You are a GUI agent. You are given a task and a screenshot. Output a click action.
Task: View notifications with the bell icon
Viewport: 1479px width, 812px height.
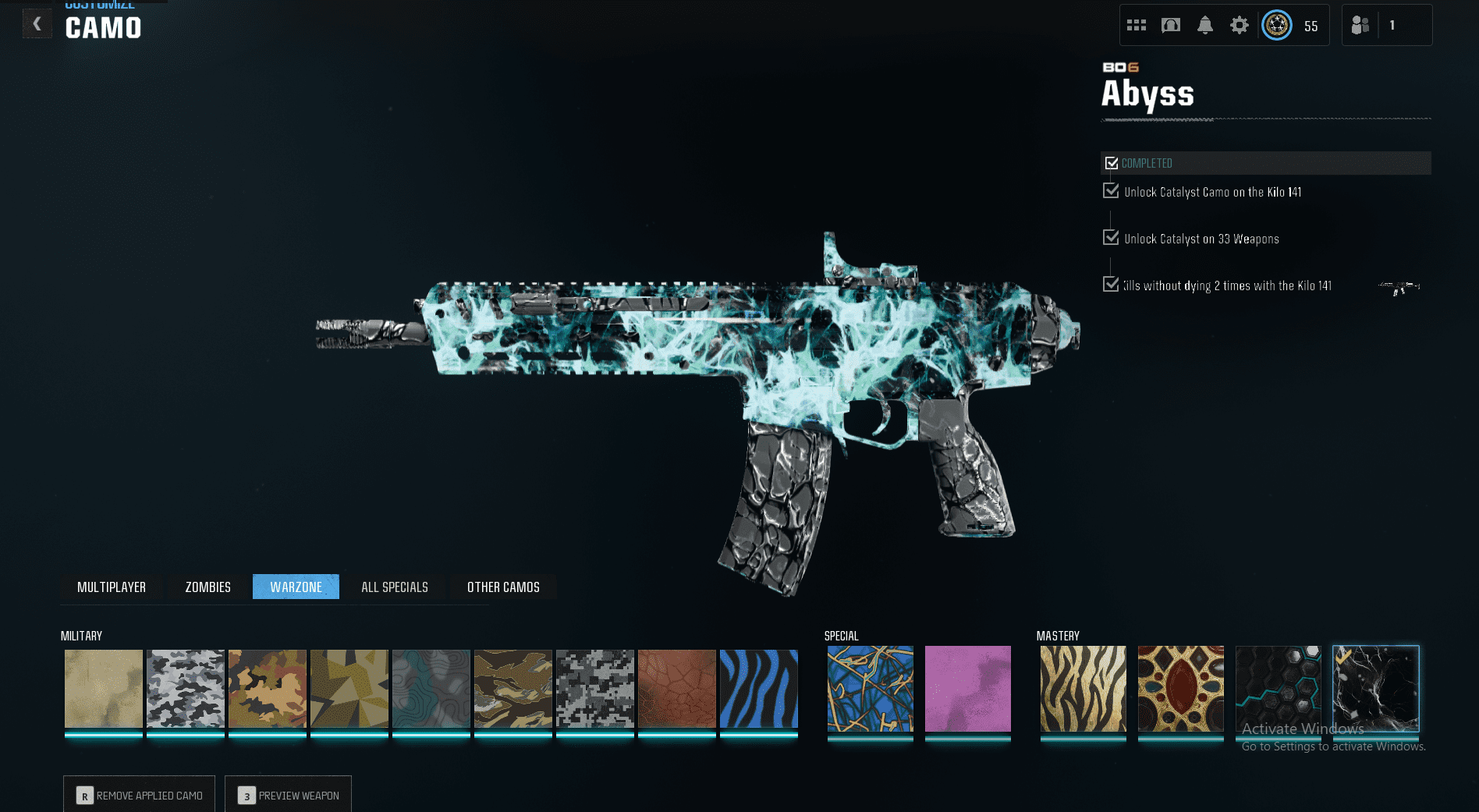tap(1205, 24)
